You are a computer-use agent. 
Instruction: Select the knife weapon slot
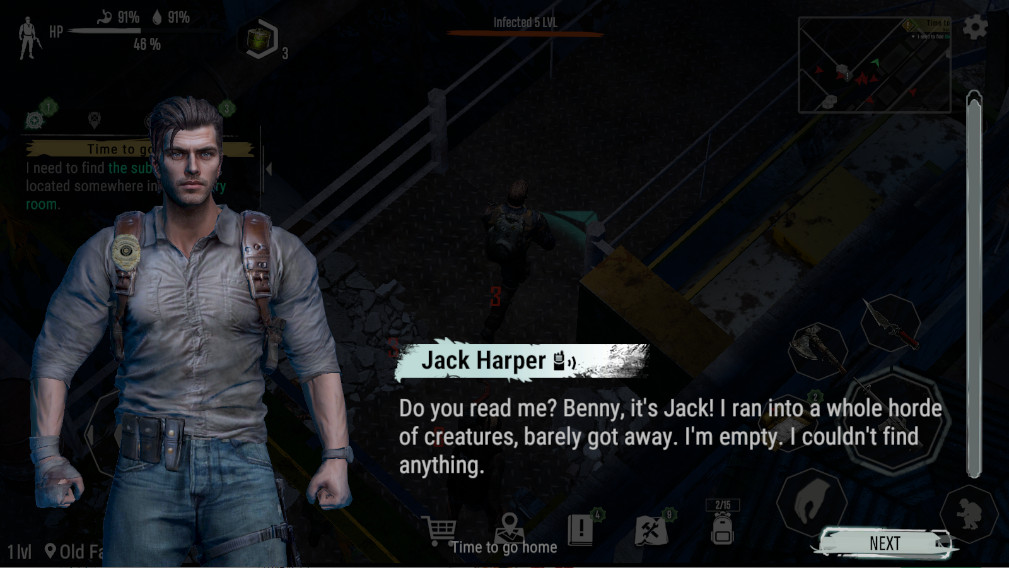tap(890, 323)
